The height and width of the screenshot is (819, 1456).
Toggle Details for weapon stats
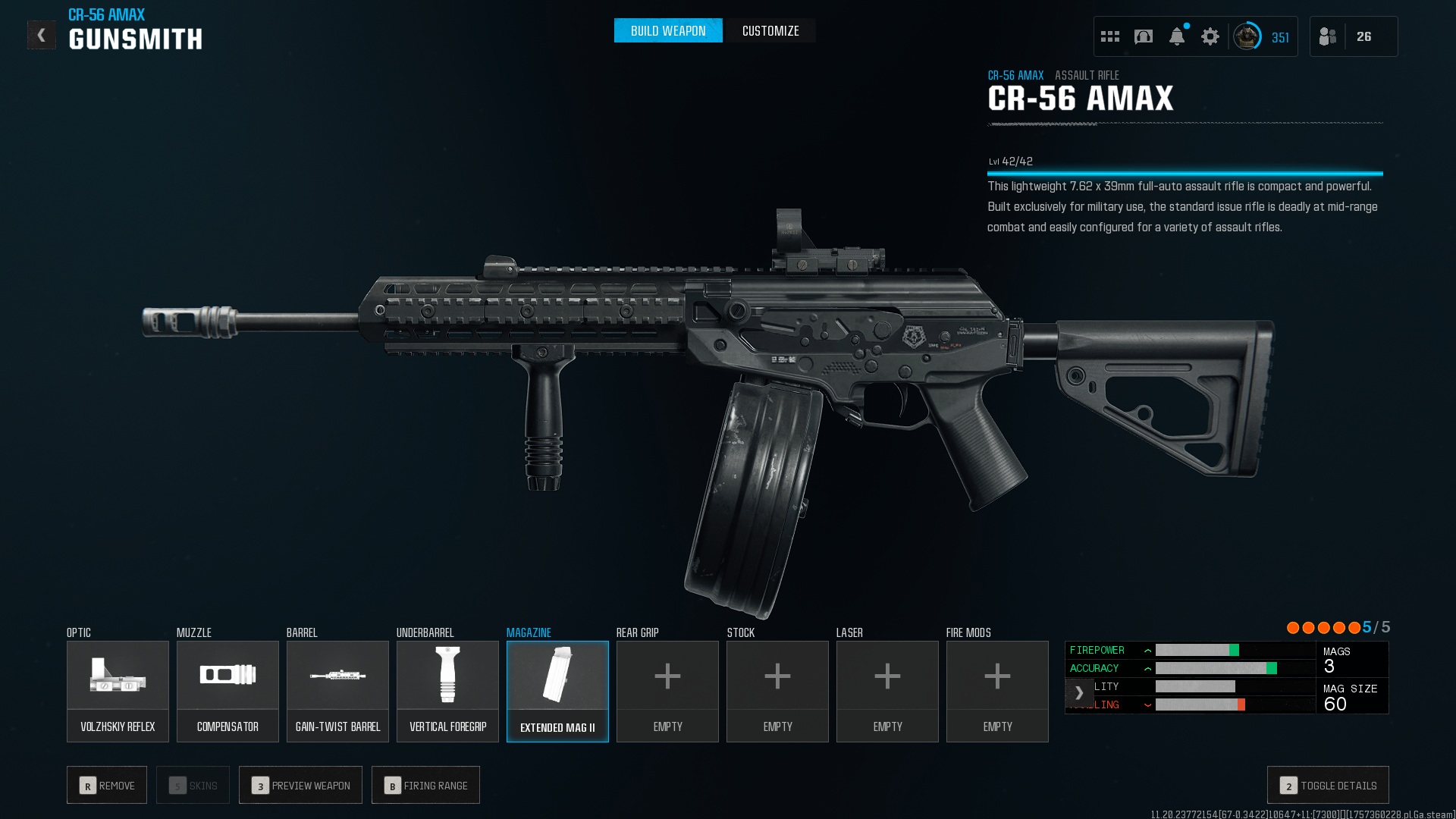click(1328, 786)
